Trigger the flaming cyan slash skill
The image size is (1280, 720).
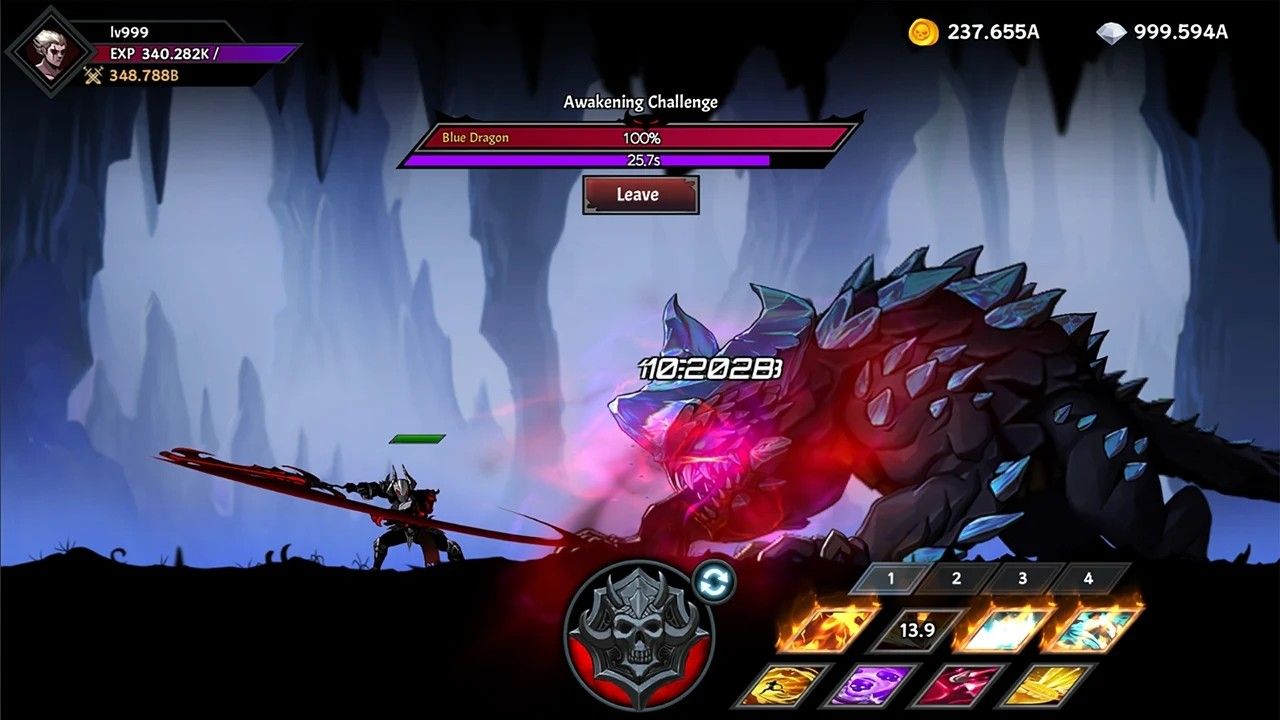[1092, 628]
